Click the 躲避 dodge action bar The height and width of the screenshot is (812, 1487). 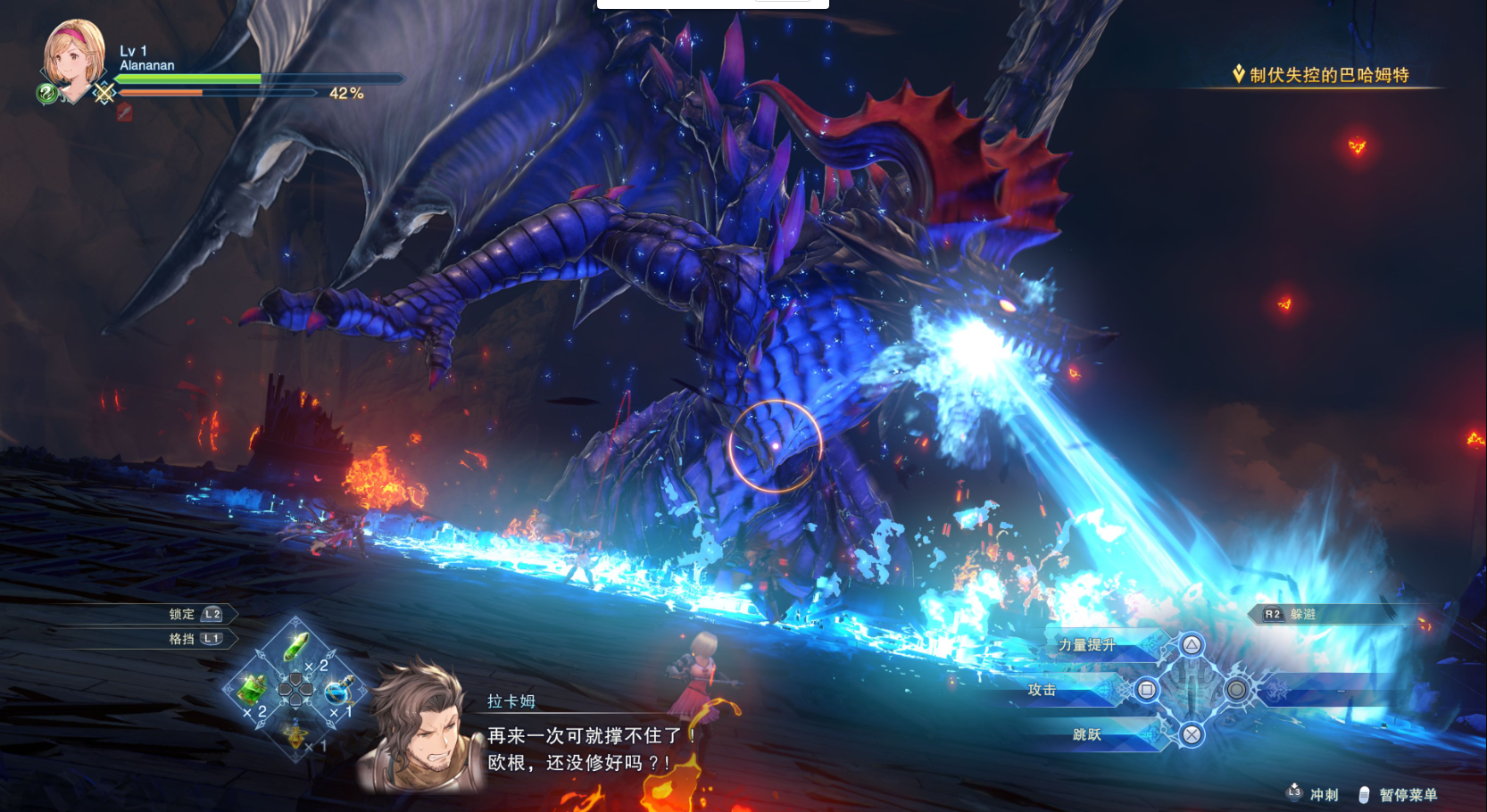click(x=1302, y=614)
